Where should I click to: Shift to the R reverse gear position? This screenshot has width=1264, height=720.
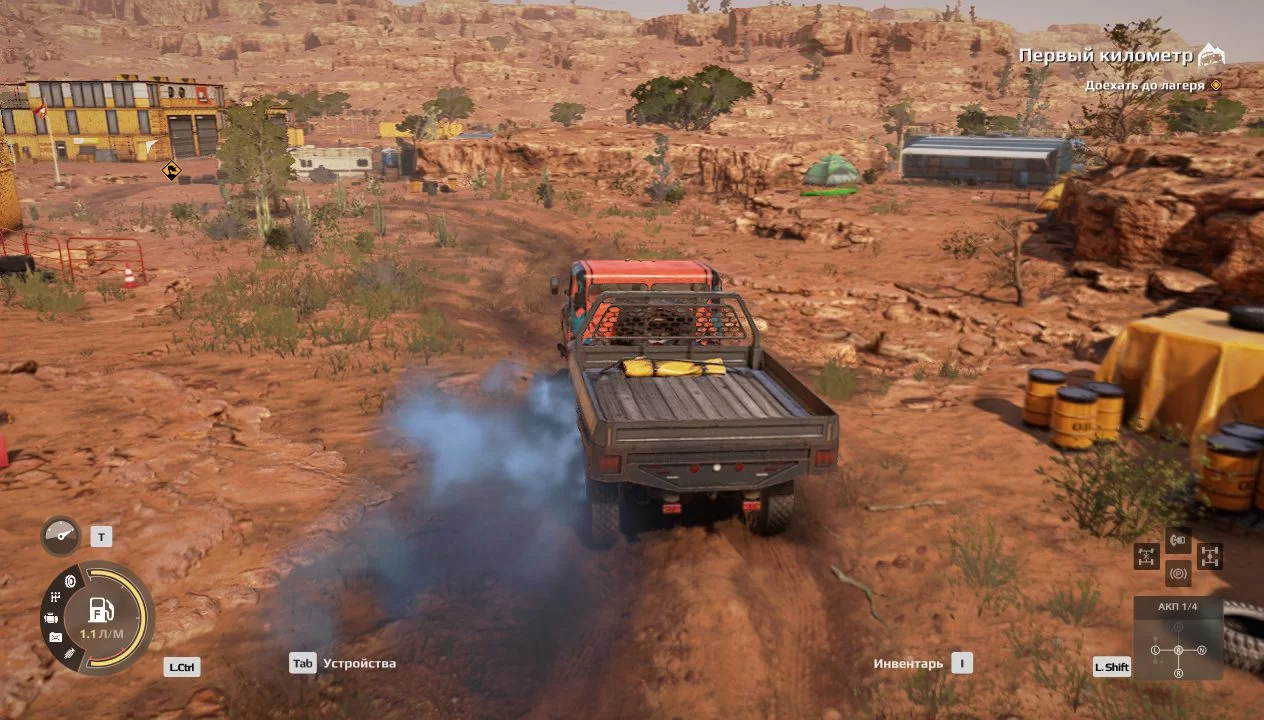(x=1178, y=673)
